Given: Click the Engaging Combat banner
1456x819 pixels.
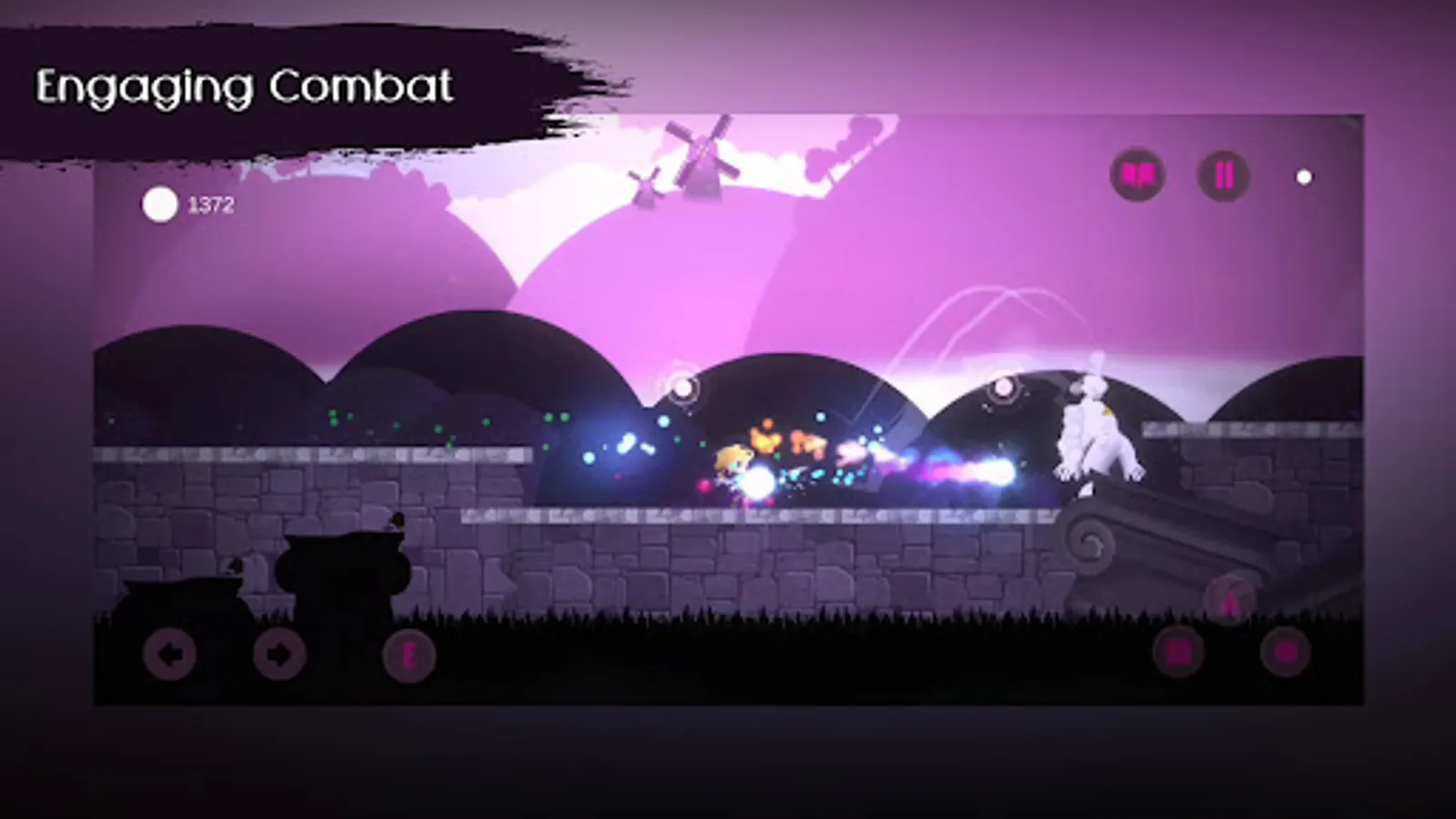Looking at the screenshot, I should (246, 86).
